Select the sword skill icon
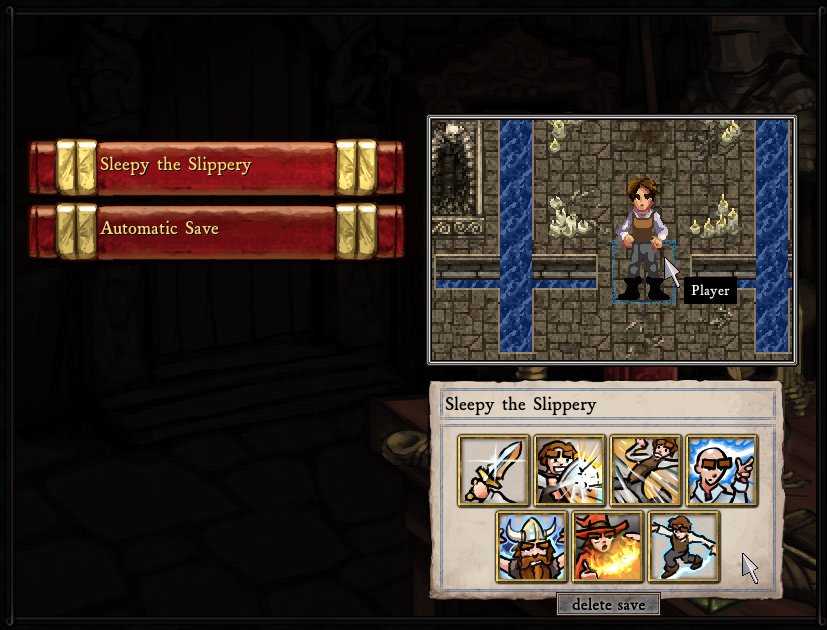 coord(494,470)
